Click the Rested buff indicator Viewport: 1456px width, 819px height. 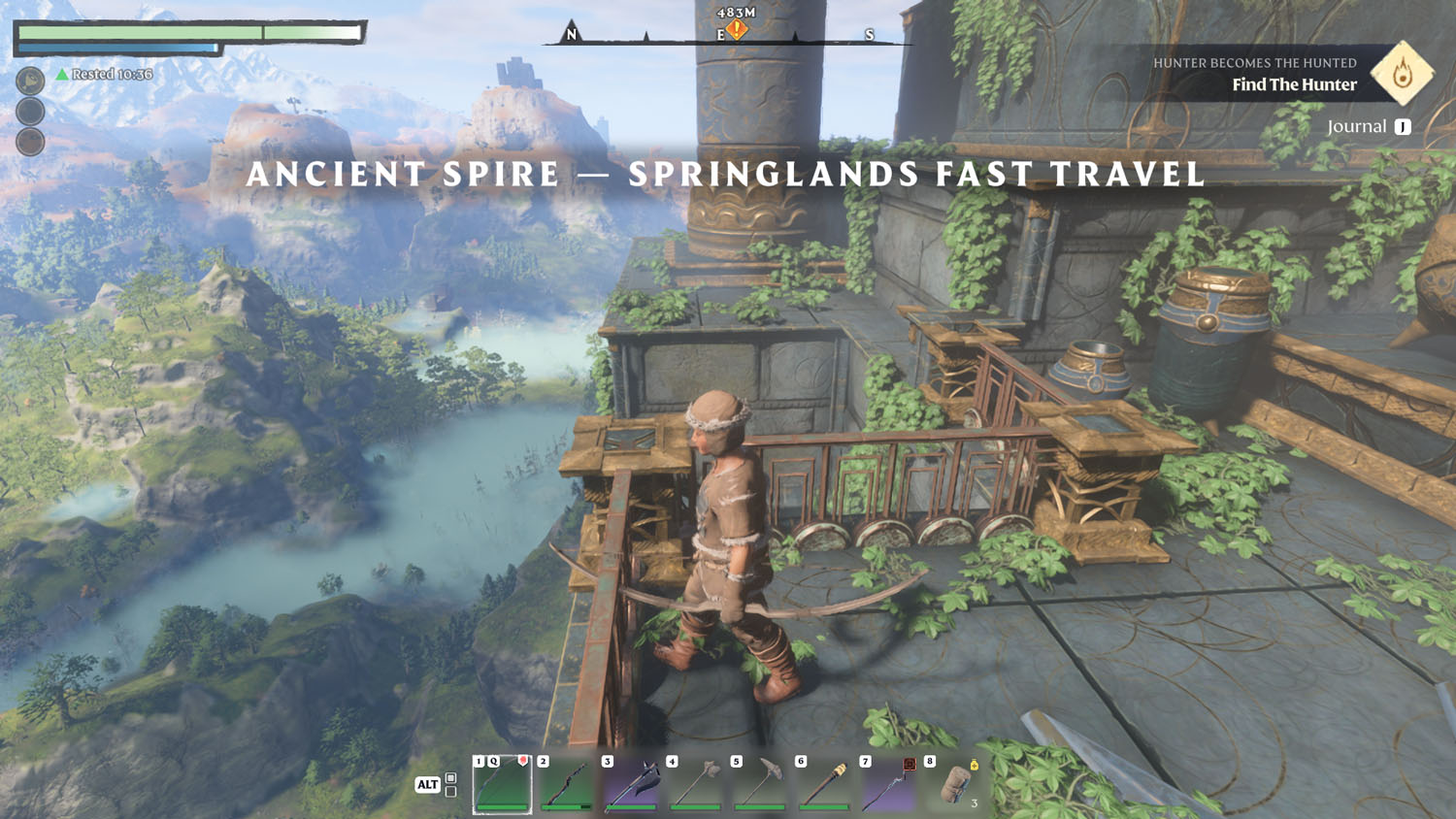click(104, 74)
